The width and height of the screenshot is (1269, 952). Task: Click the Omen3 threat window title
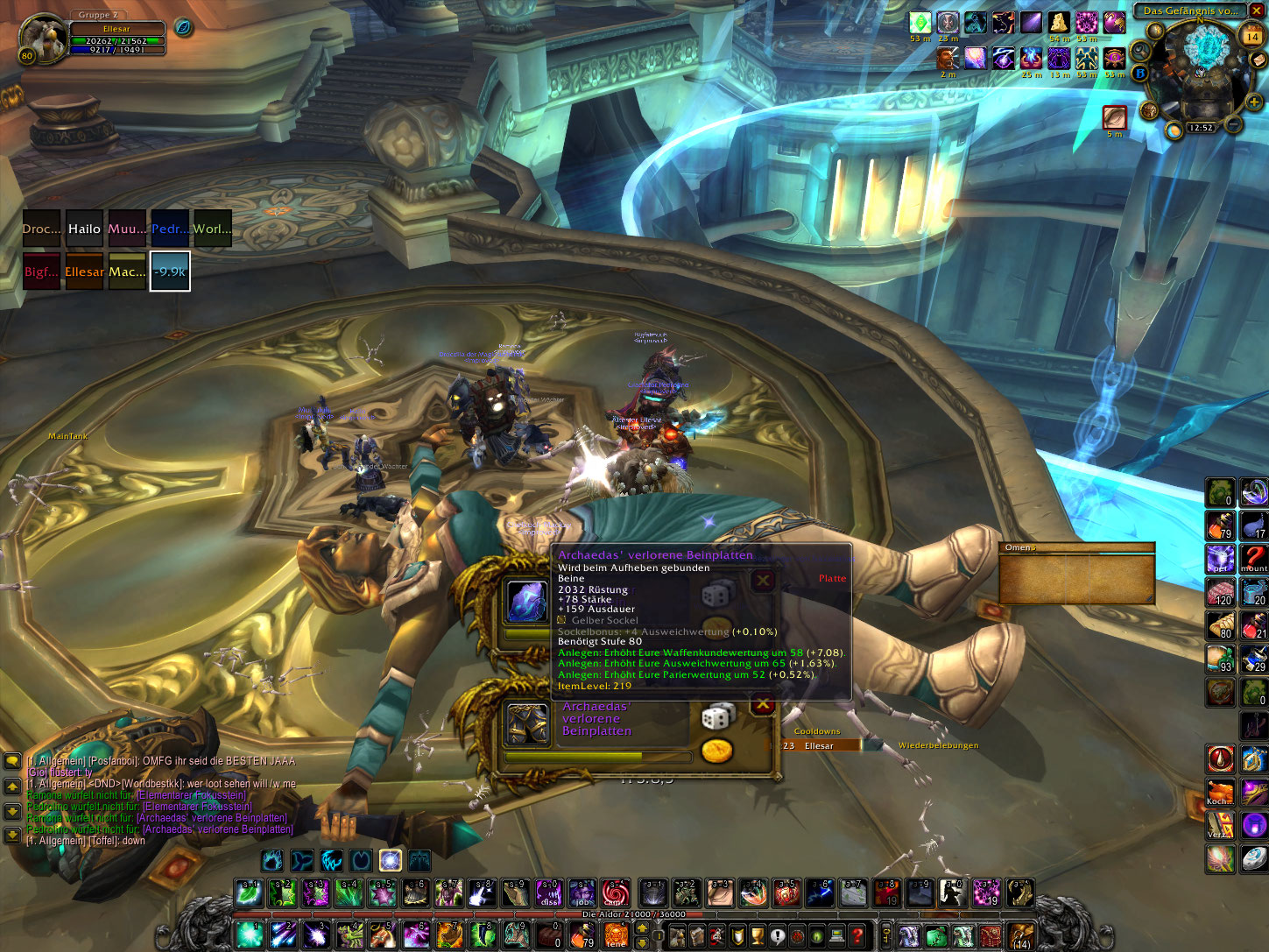click(1020, 547)
